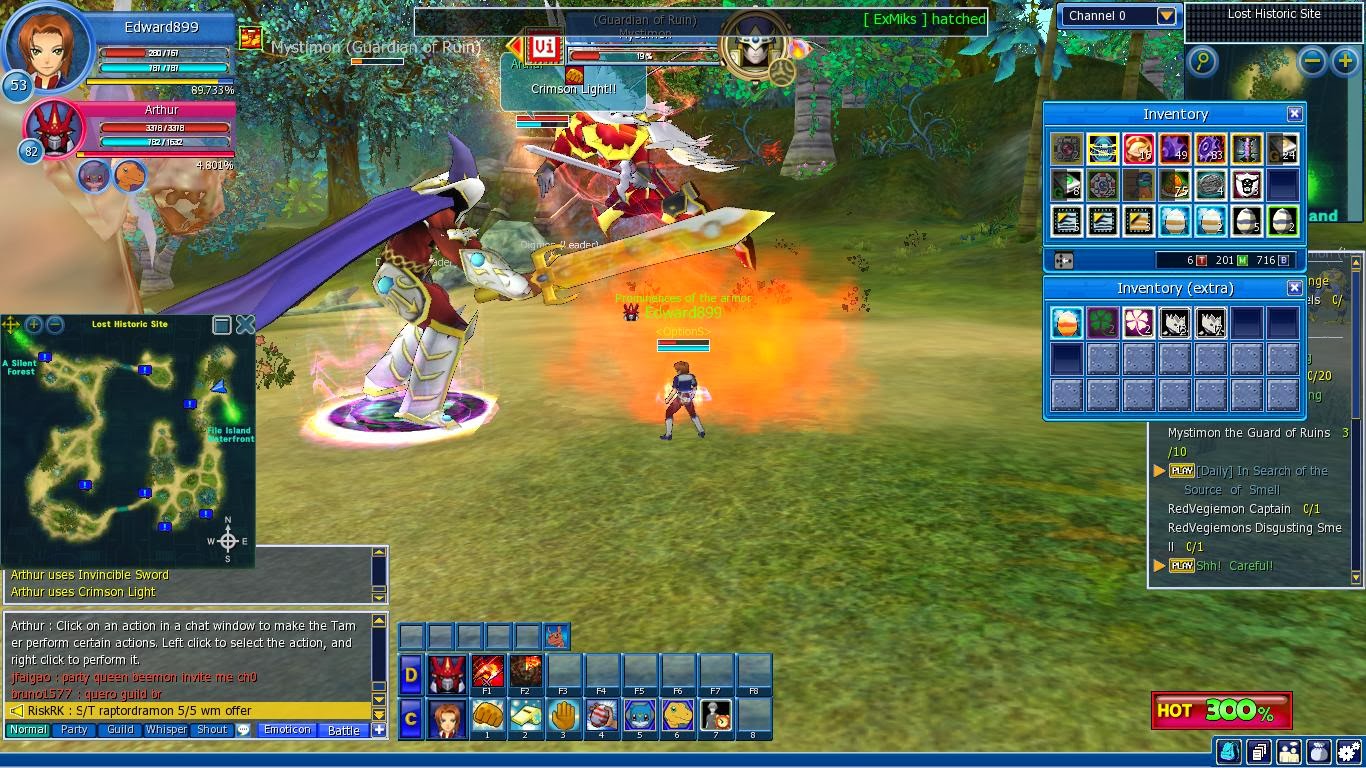The width and height of the screenshot is (1366, 768).
Task: Switch chat to the Guild tab
Action: point(119,730)
